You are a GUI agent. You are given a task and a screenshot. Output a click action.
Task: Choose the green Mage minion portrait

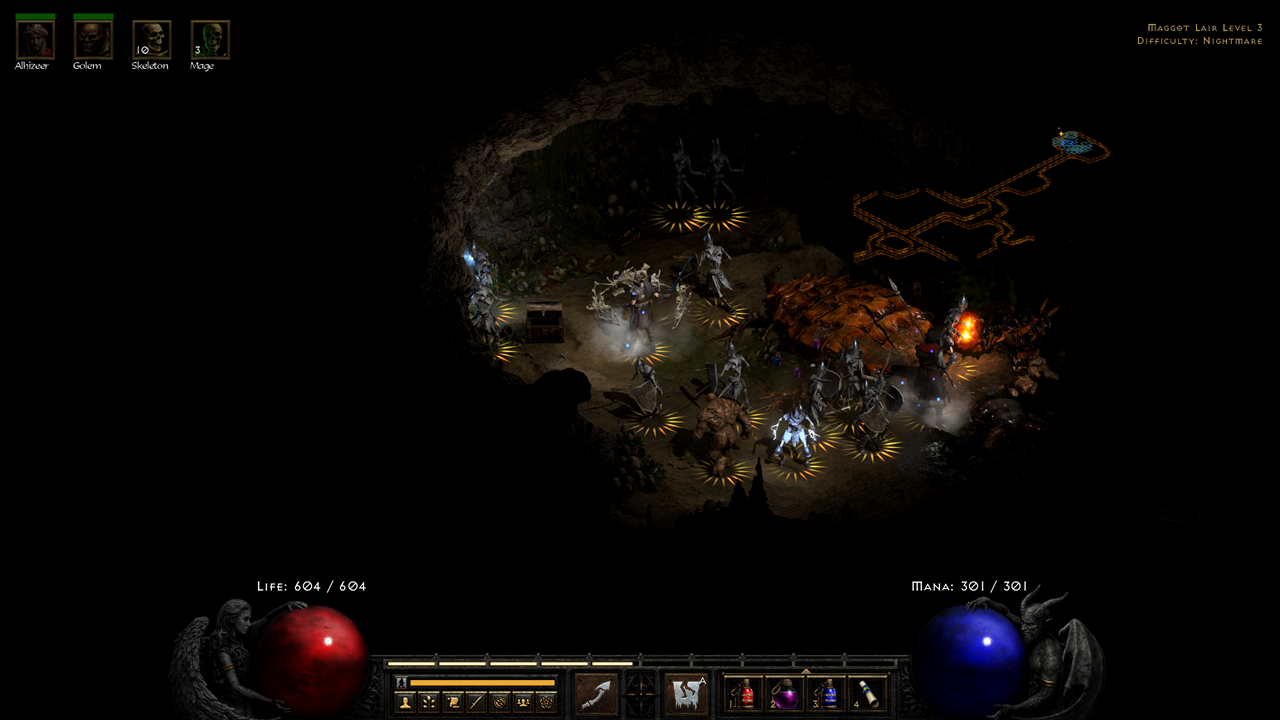click(x=210, y=40)
